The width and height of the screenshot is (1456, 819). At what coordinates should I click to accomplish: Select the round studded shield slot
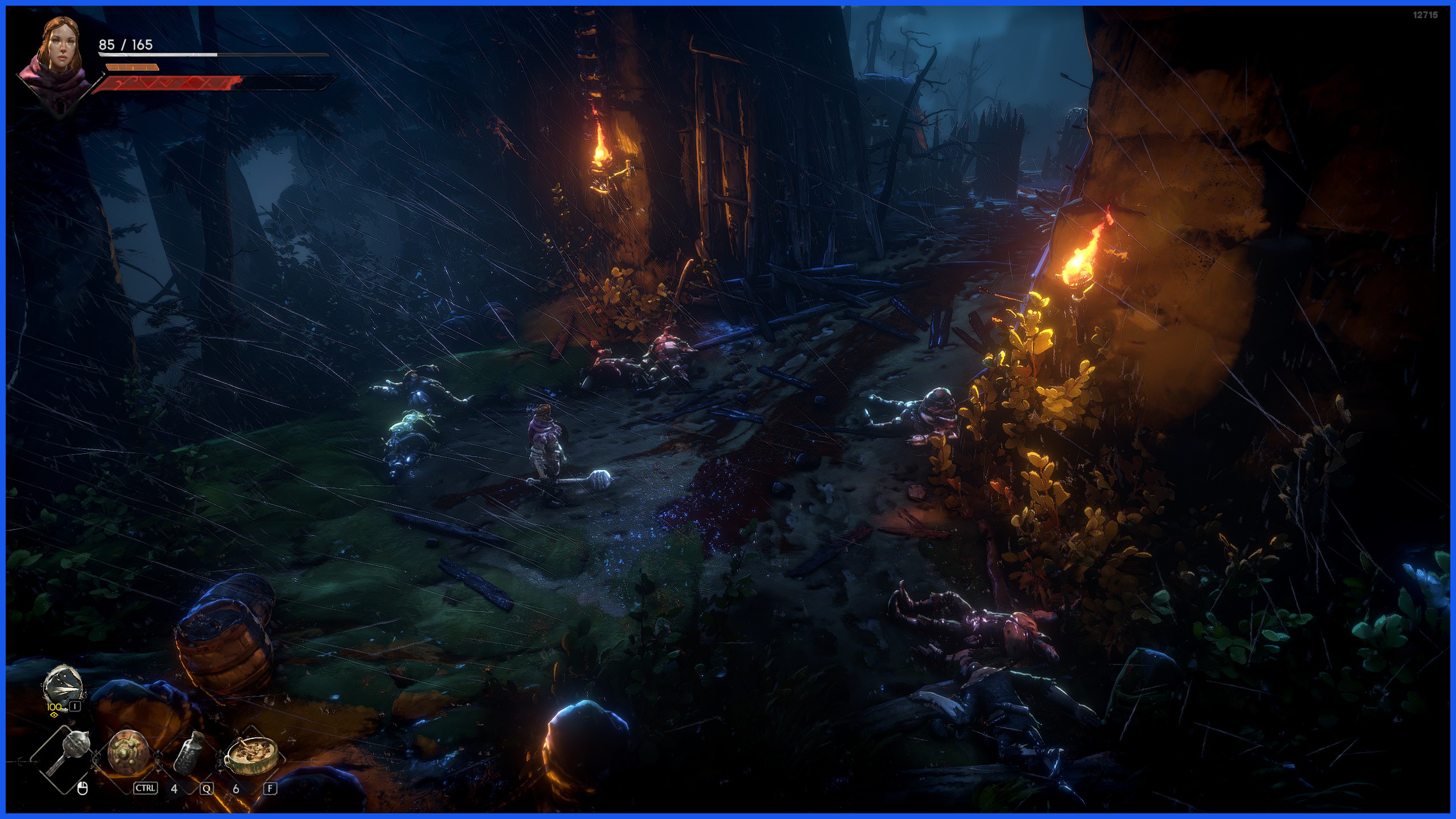coord(127,754)
